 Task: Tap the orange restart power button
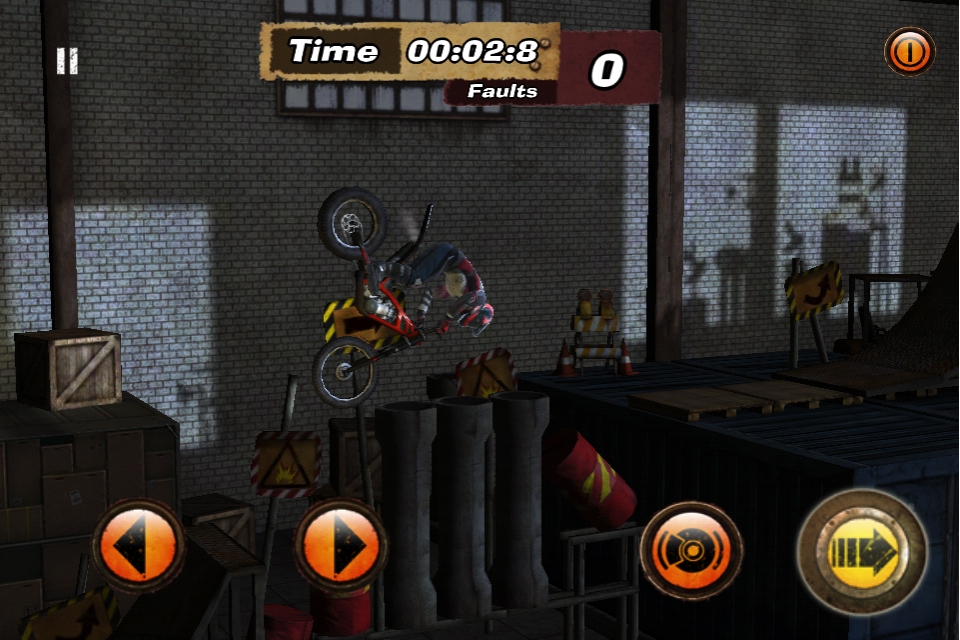click(909, 52)
